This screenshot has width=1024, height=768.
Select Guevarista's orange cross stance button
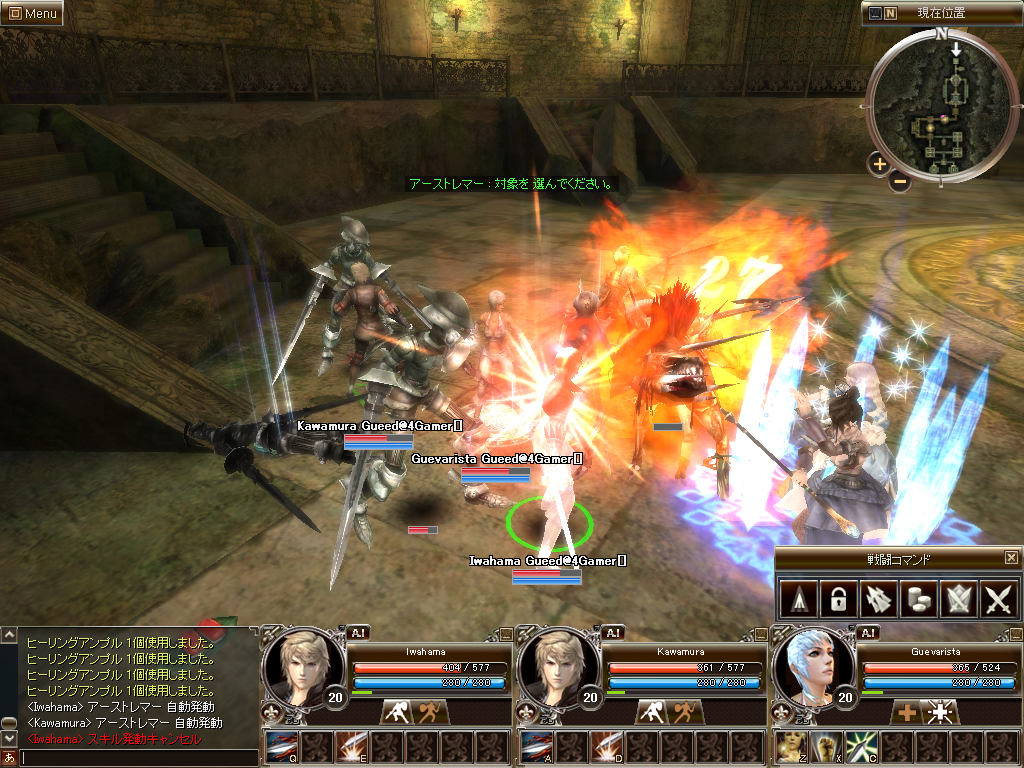[906, 712]
